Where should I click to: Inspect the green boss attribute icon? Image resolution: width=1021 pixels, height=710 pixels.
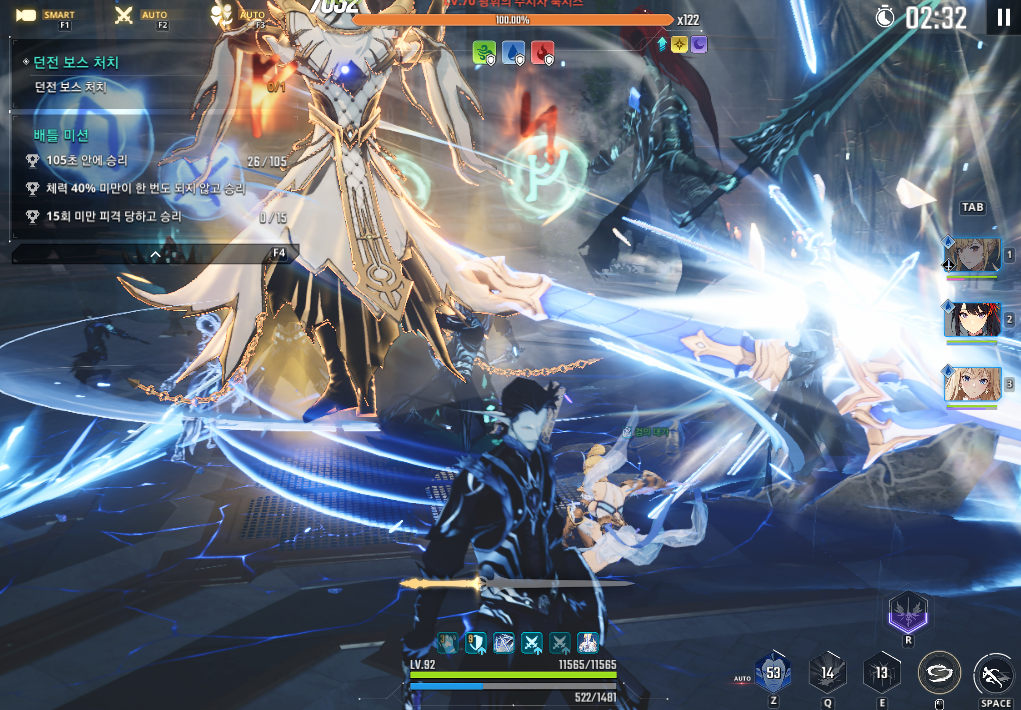click(485, 54)
